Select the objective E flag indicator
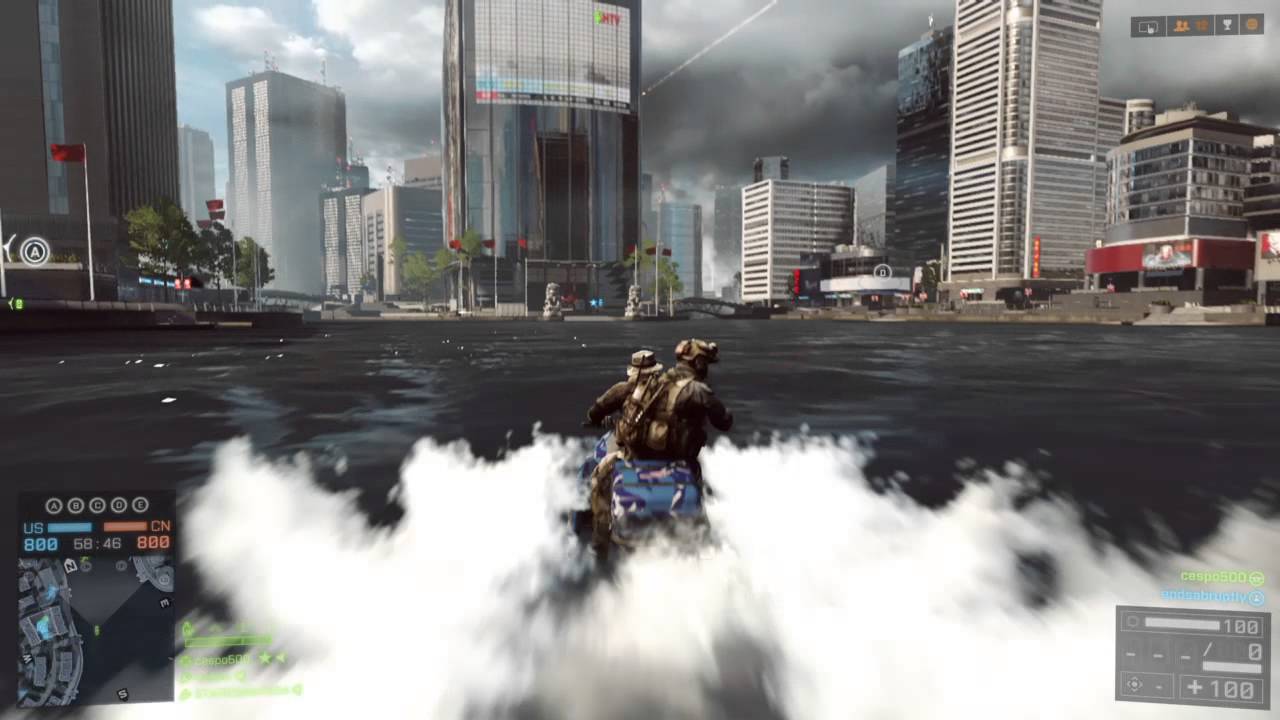 [140, 505]
